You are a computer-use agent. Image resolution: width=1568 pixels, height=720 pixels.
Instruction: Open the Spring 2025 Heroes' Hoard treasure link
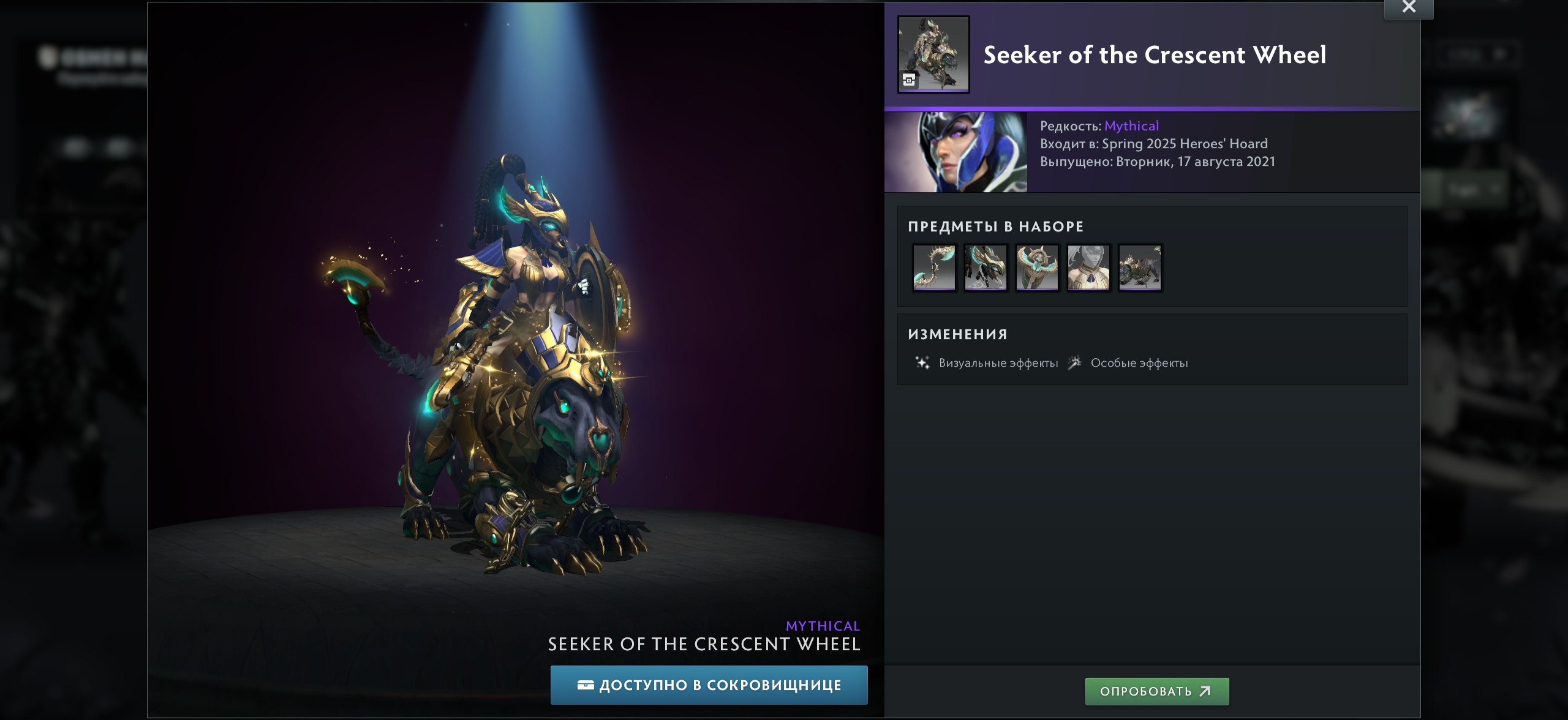point(1185,144)
